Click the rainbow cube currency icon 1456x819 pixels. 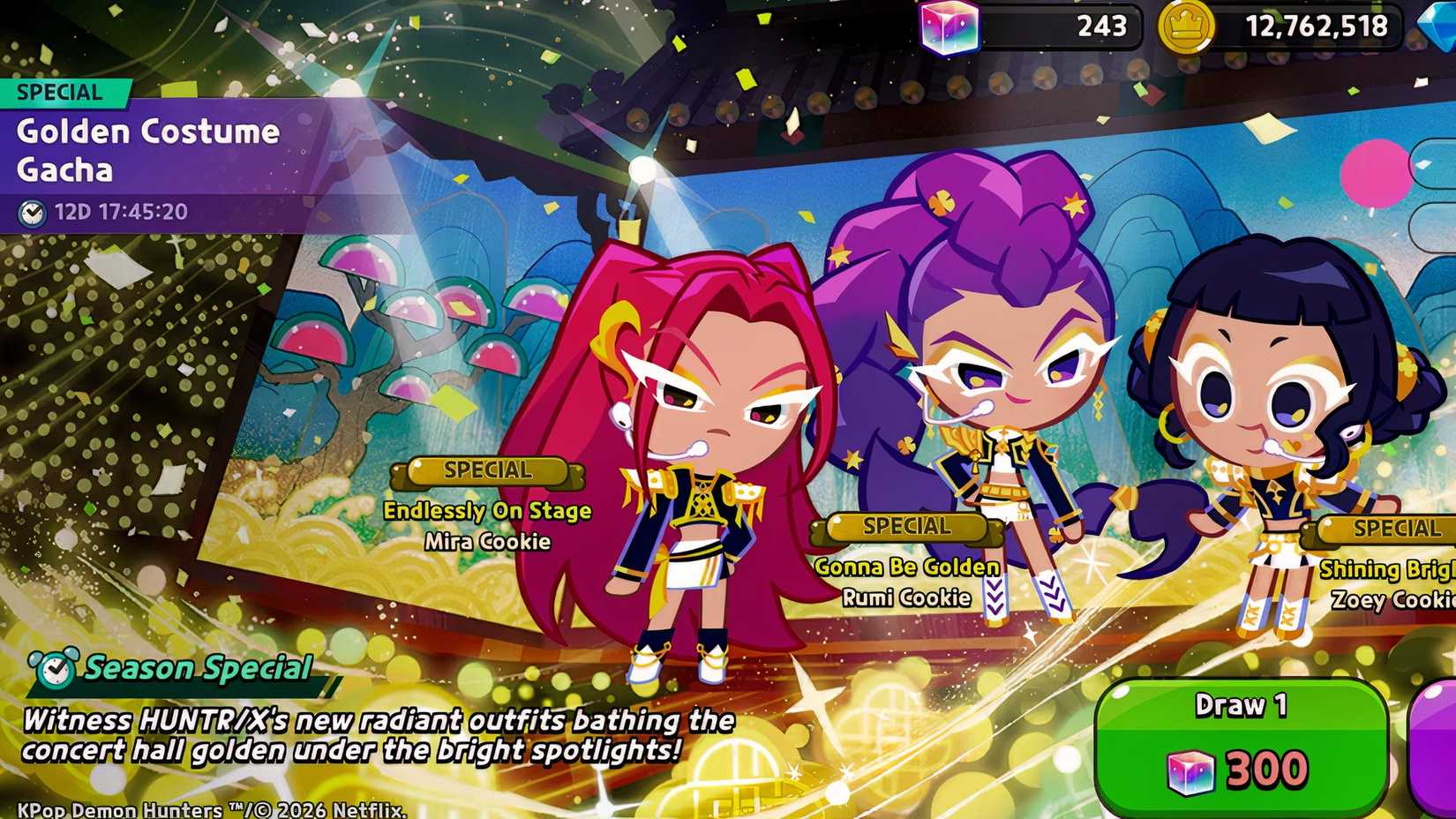(x=952, y=26)
